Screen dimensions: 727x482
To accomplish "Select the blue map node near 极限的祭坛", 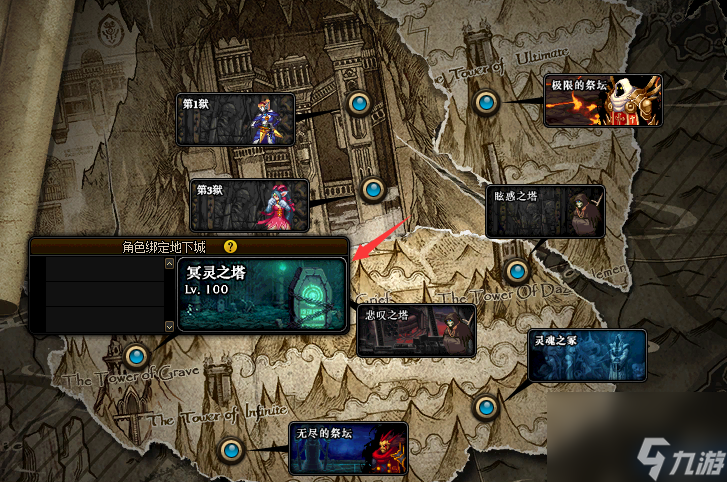I will click(x=486, y=101).
